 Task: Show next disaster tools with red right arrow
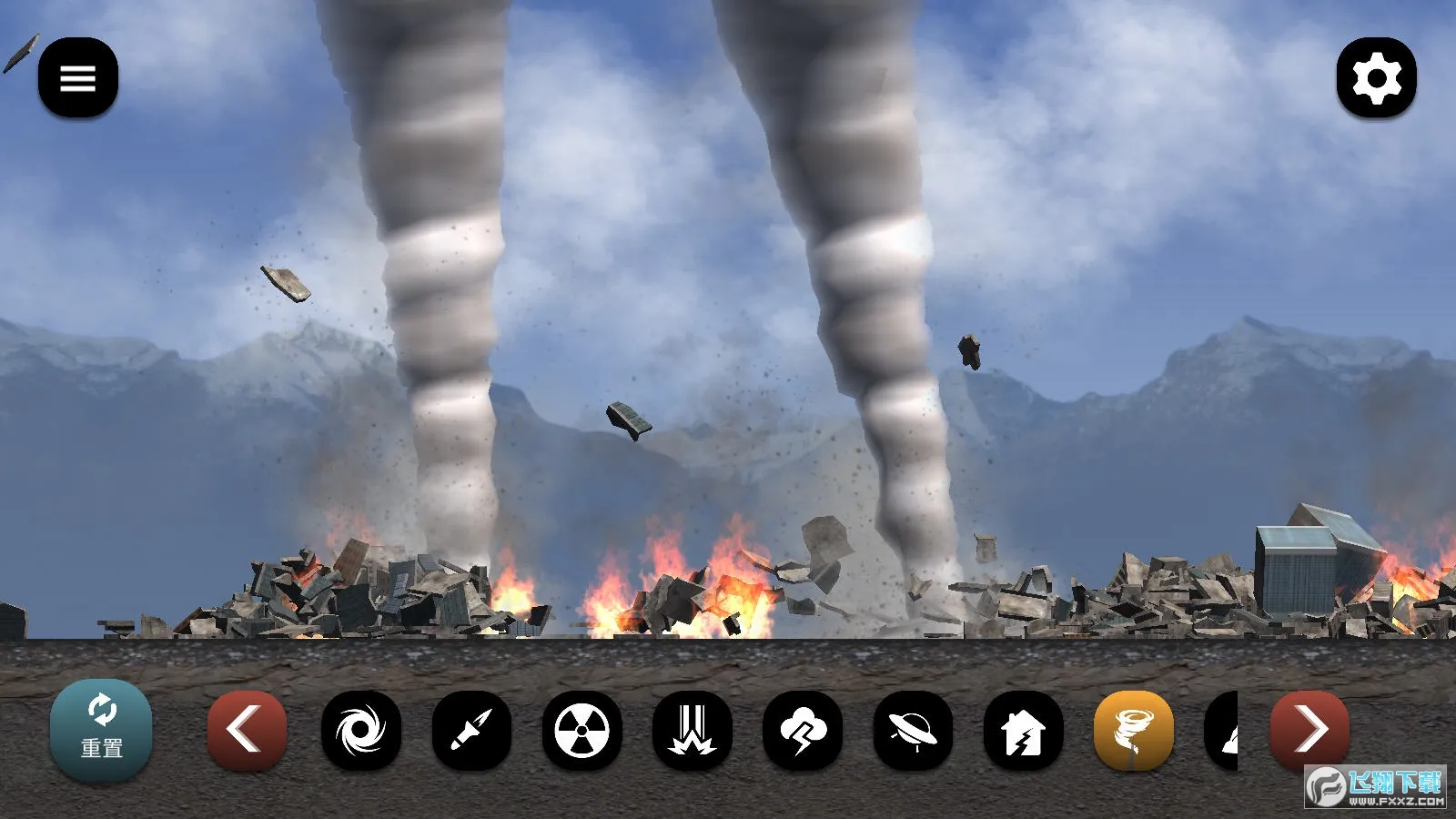pyautogui.click(x=1309, y=730)
